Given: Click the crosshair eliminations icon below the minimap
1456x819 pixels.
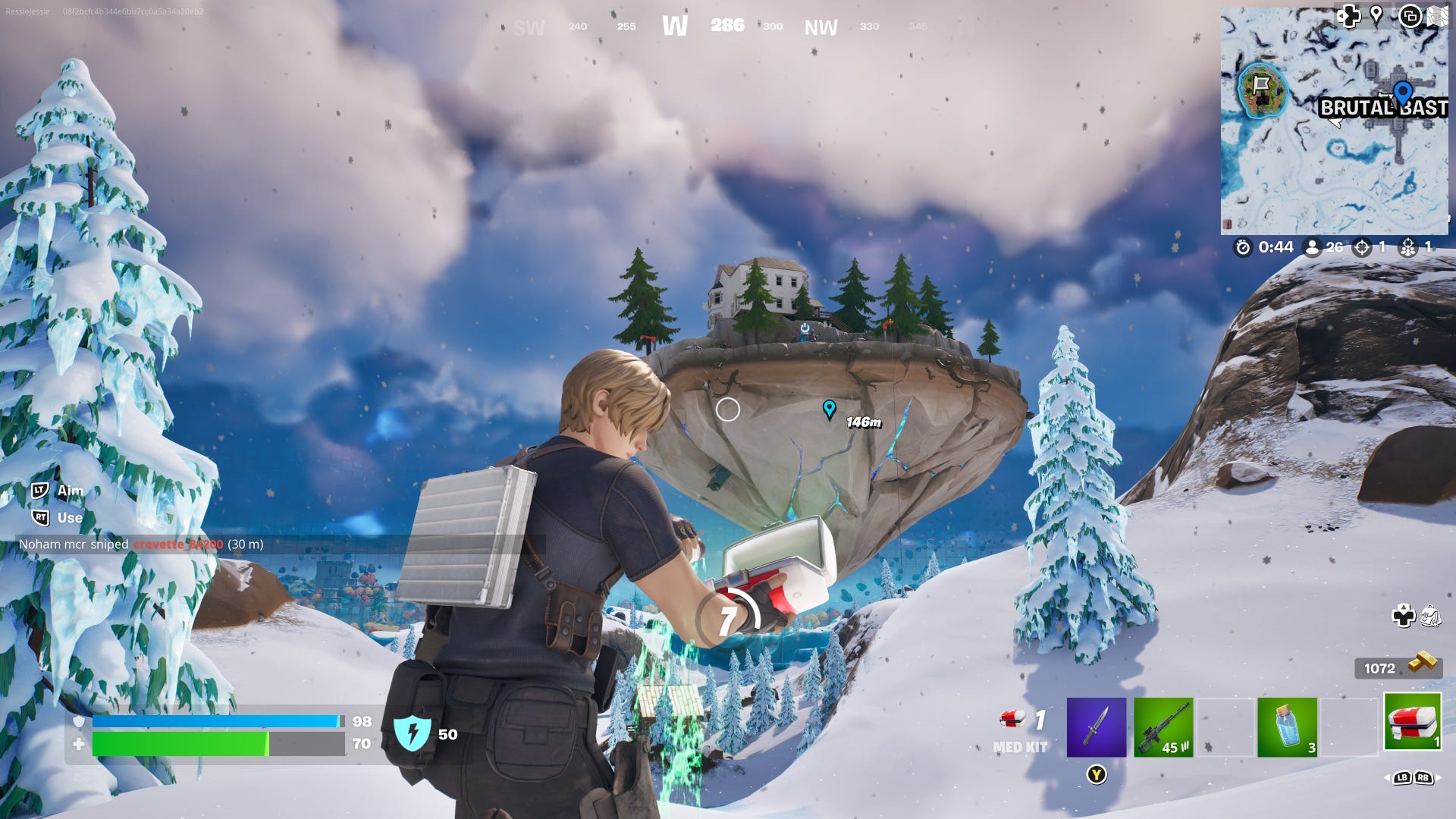Looking at the screenshot, I should (1363, 247).
